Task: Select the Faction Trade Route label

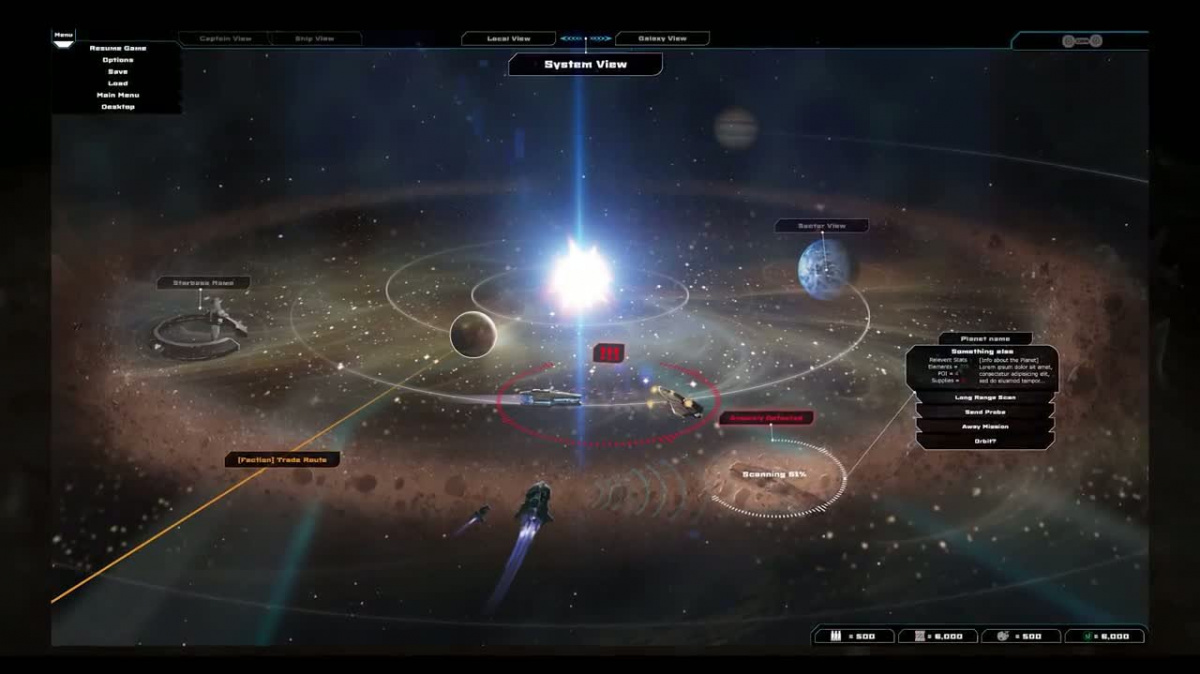Action: [x=283, y=460]
